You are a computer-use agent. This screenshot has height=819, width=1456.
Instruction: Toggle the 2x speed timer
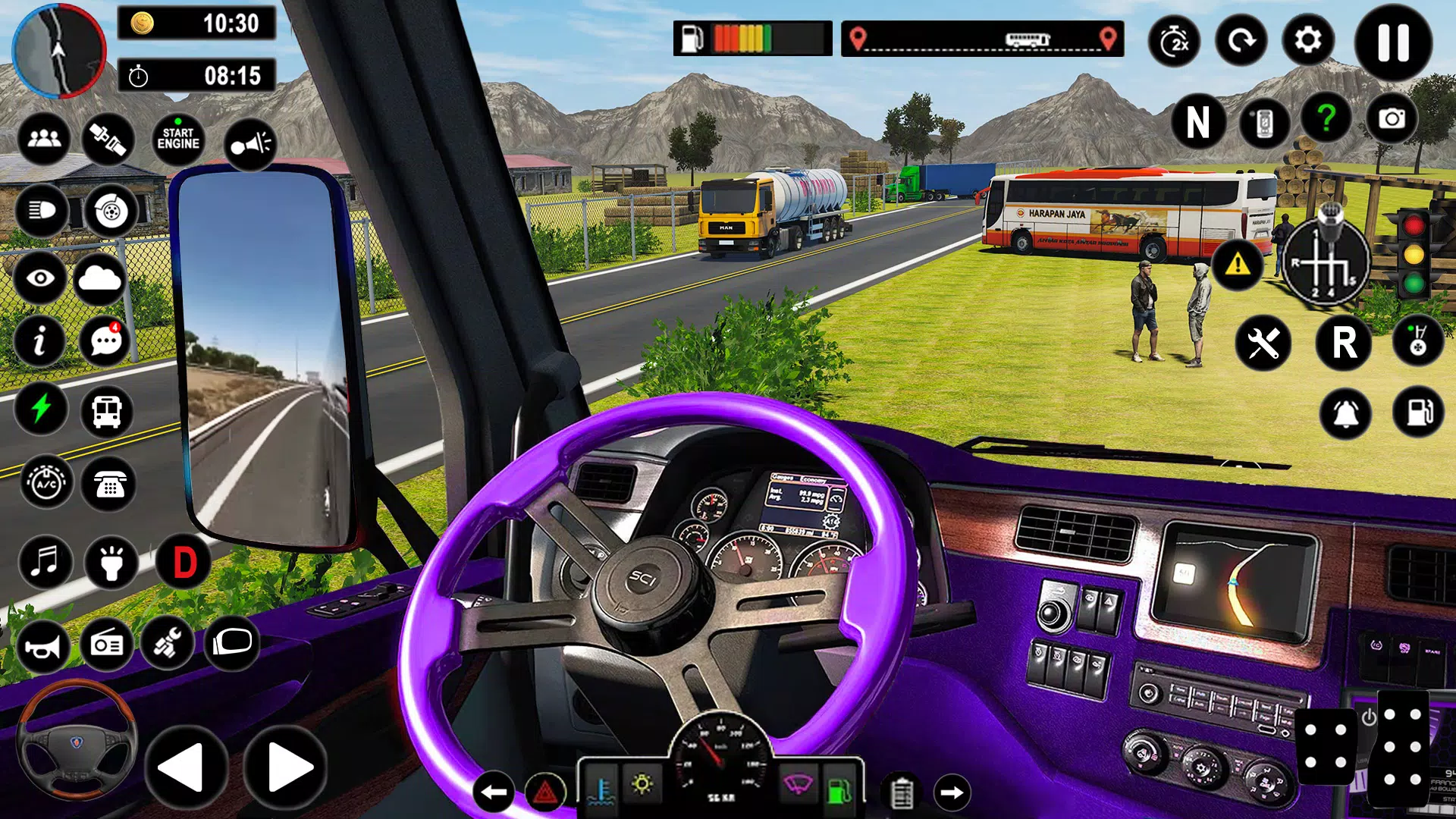pyautogui.click(x=1174, y=41)
